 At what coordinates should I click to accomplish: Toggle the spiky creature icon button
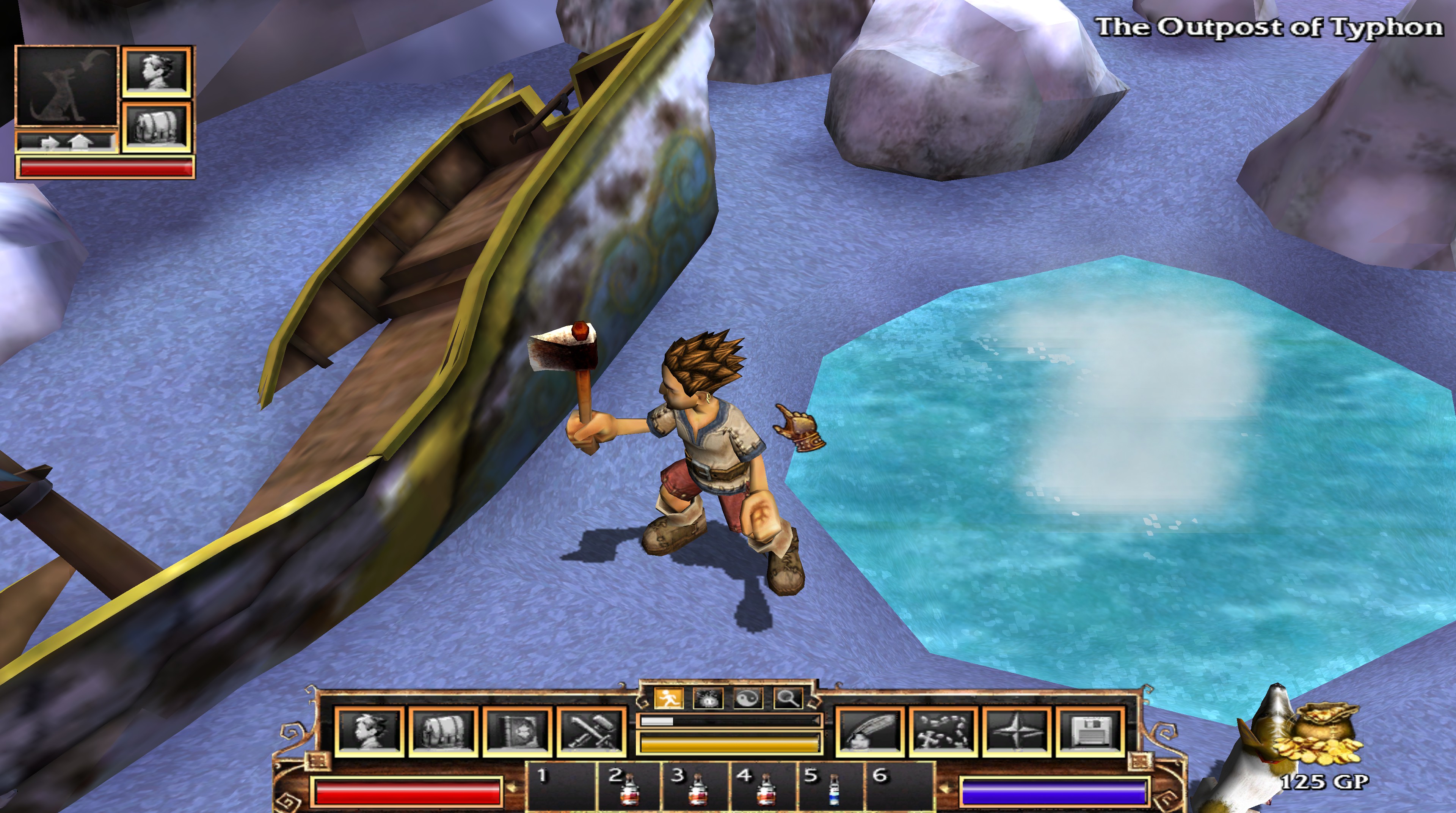tap(707, 699)
